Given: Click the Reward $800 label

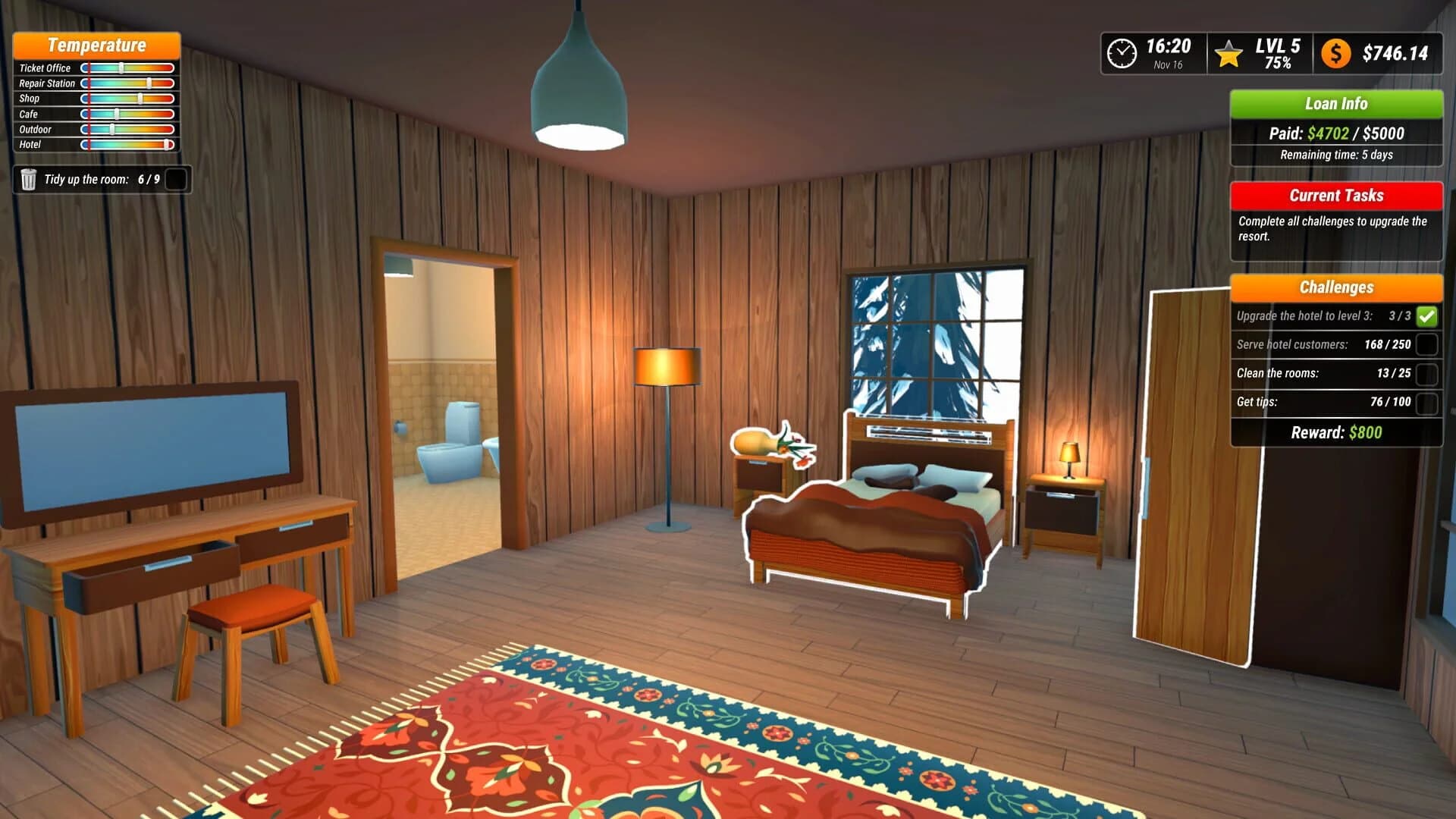Looking at the screenshot, I should pyautogui.click(x=1336, y=432).
